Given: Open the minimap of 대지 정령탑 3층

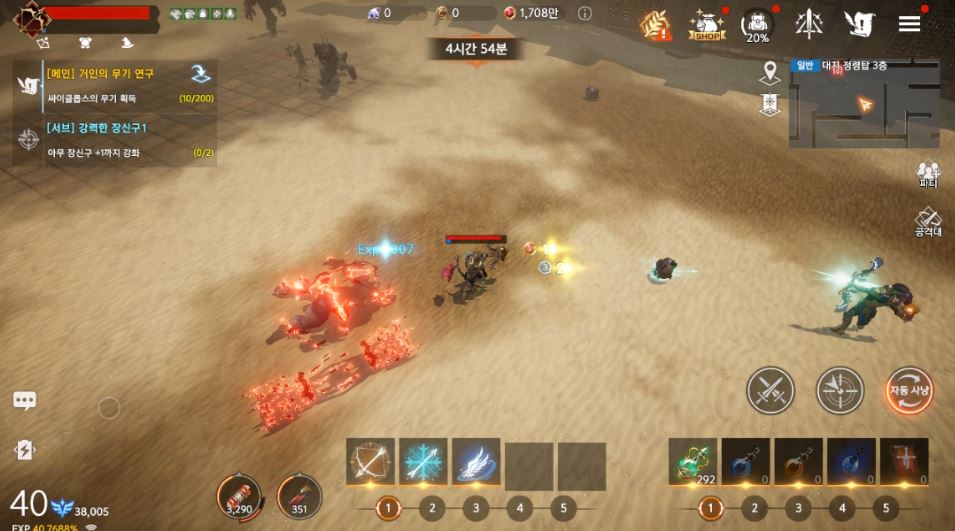Looking at the screenshot, I should click(864, 103).
